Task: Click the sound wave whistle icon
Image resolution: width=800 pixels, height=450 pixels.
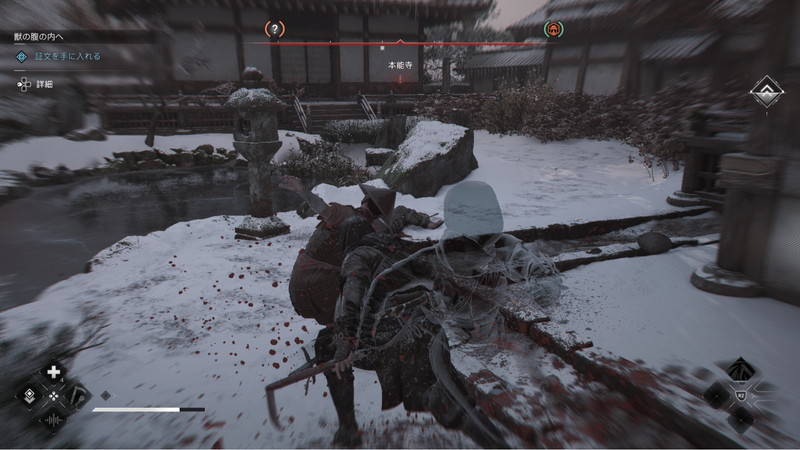Action: click(x=54, y=419)
